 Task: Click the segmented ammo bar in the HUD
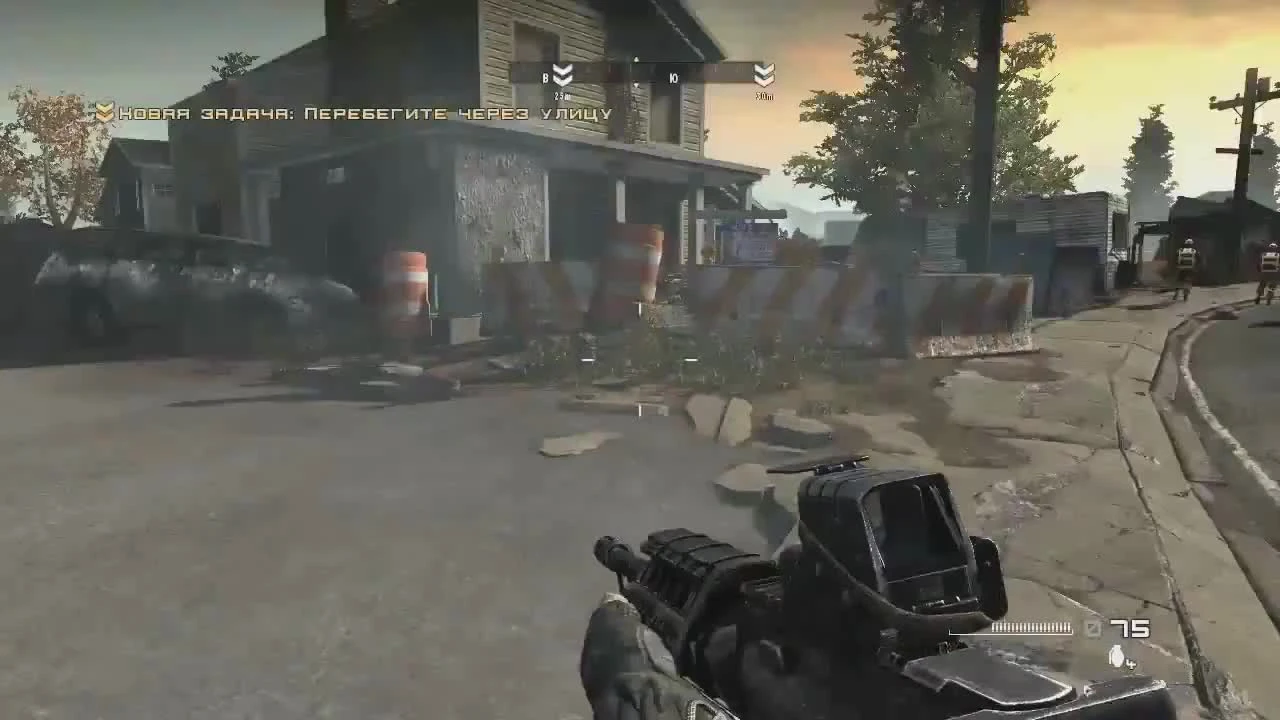click(x=1031, y=628)
